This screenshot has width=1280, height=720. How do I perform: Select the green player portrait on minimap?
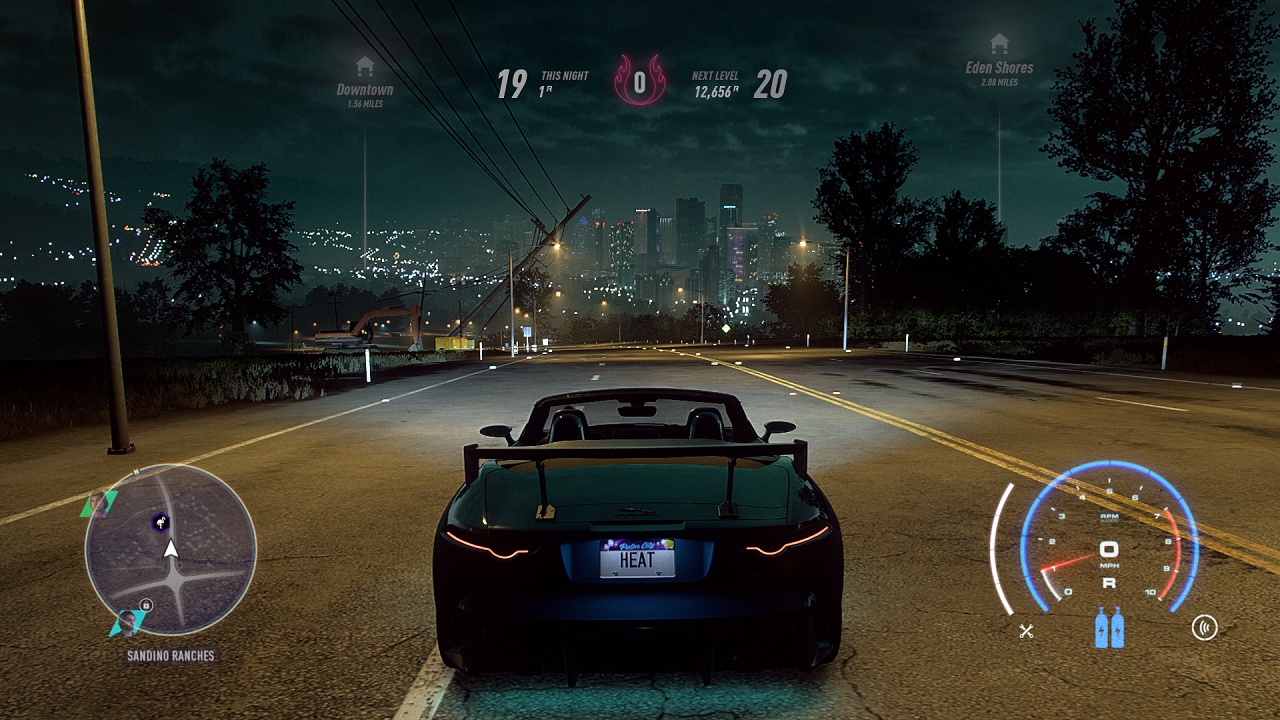pos(98,502)
